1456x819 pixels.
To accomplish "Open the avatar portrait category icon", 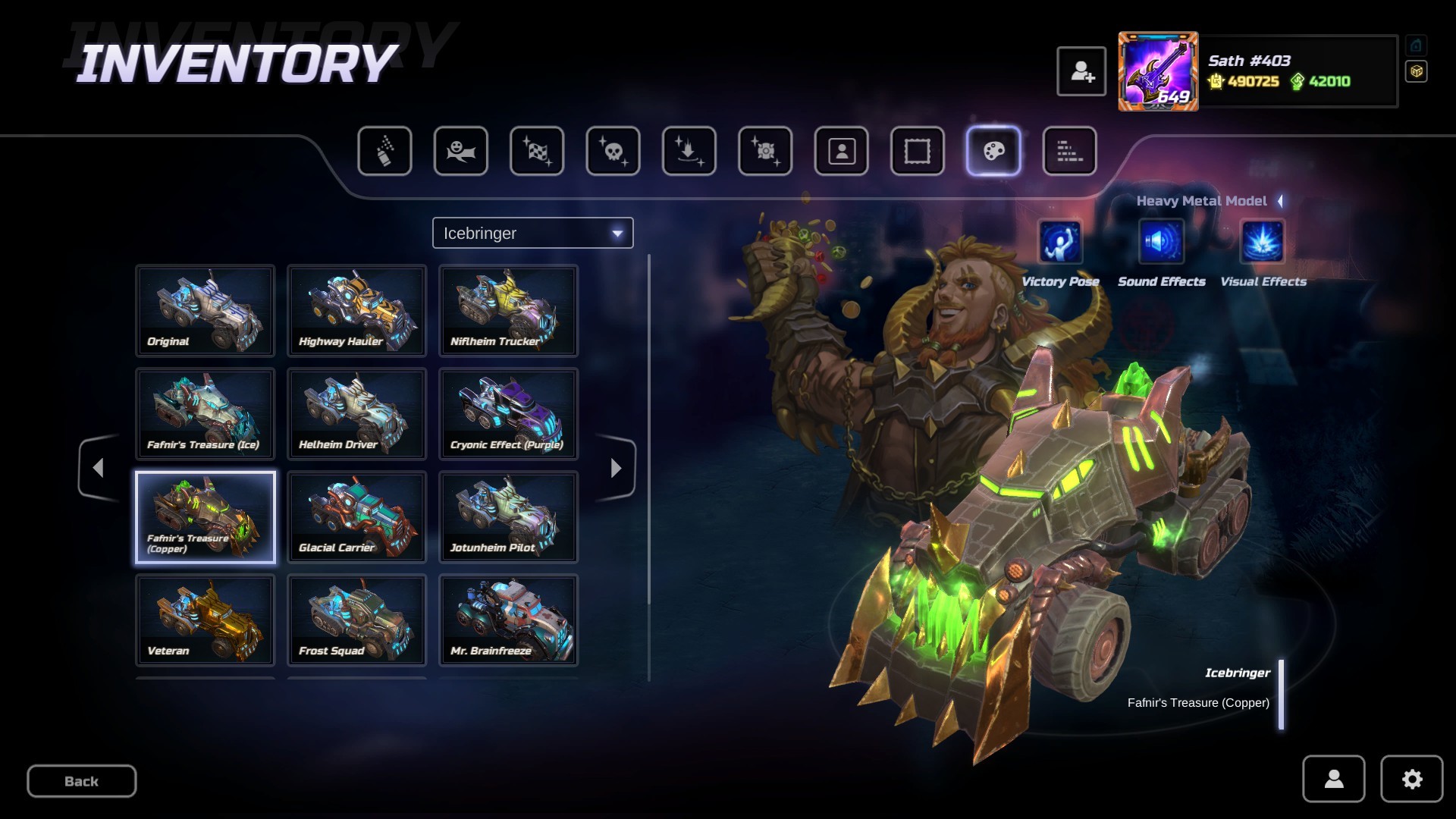I will coord(841,151).
